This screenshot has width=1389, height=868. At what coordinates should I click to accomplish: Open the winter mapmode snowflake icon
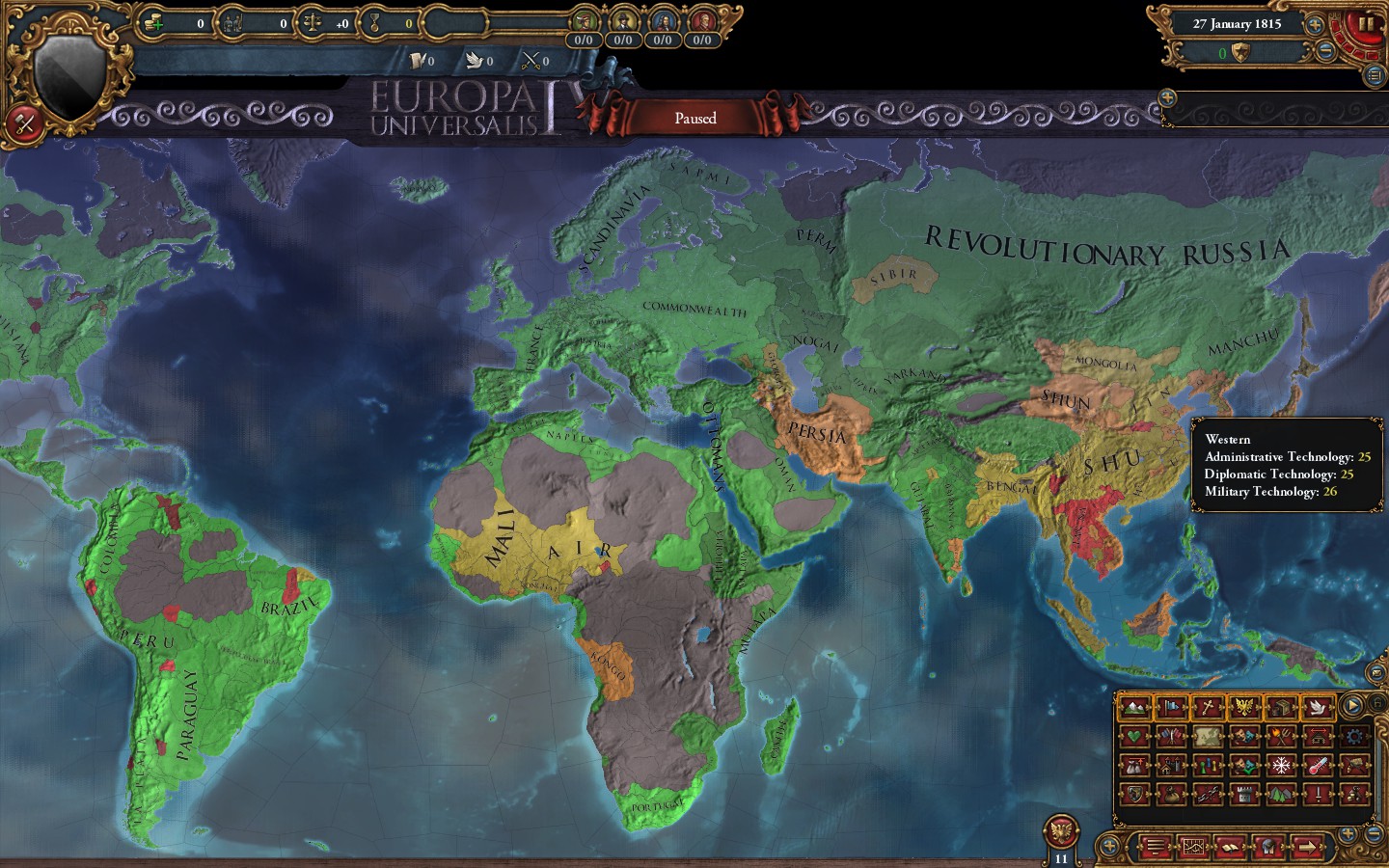(x=1281, y=765)
